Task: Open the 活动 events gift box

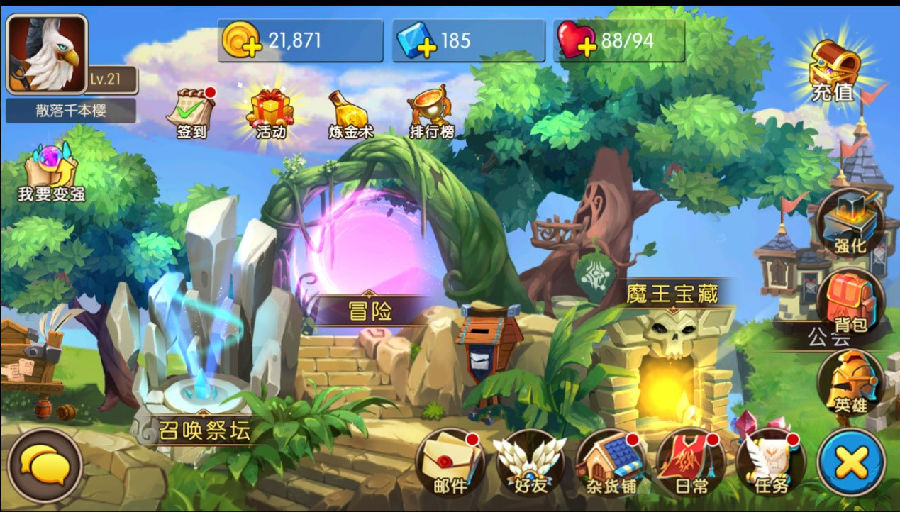Action: point(270,112)
